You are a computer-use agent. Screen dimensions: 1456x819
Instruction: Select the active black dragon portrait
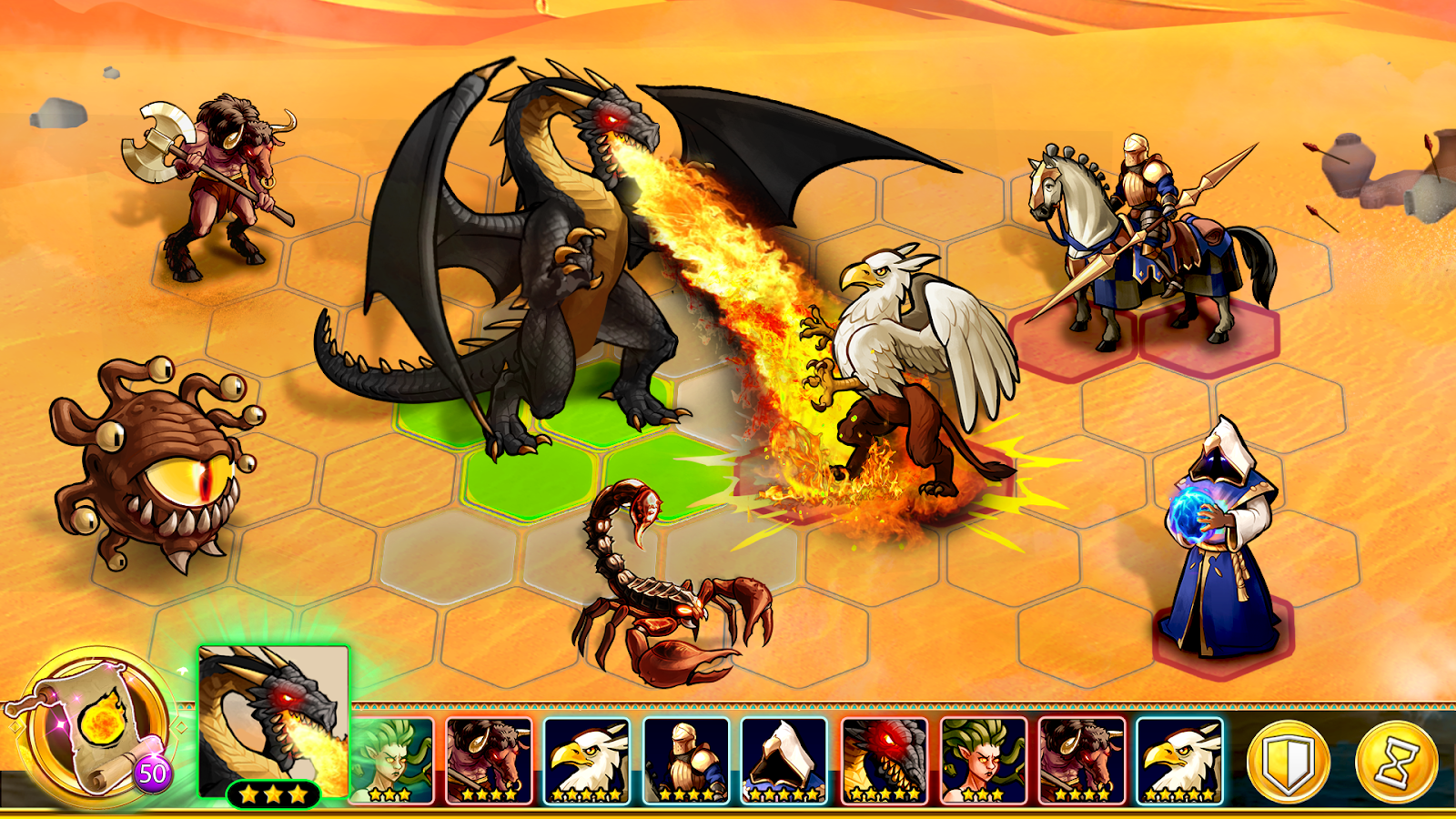coord(273,719)
